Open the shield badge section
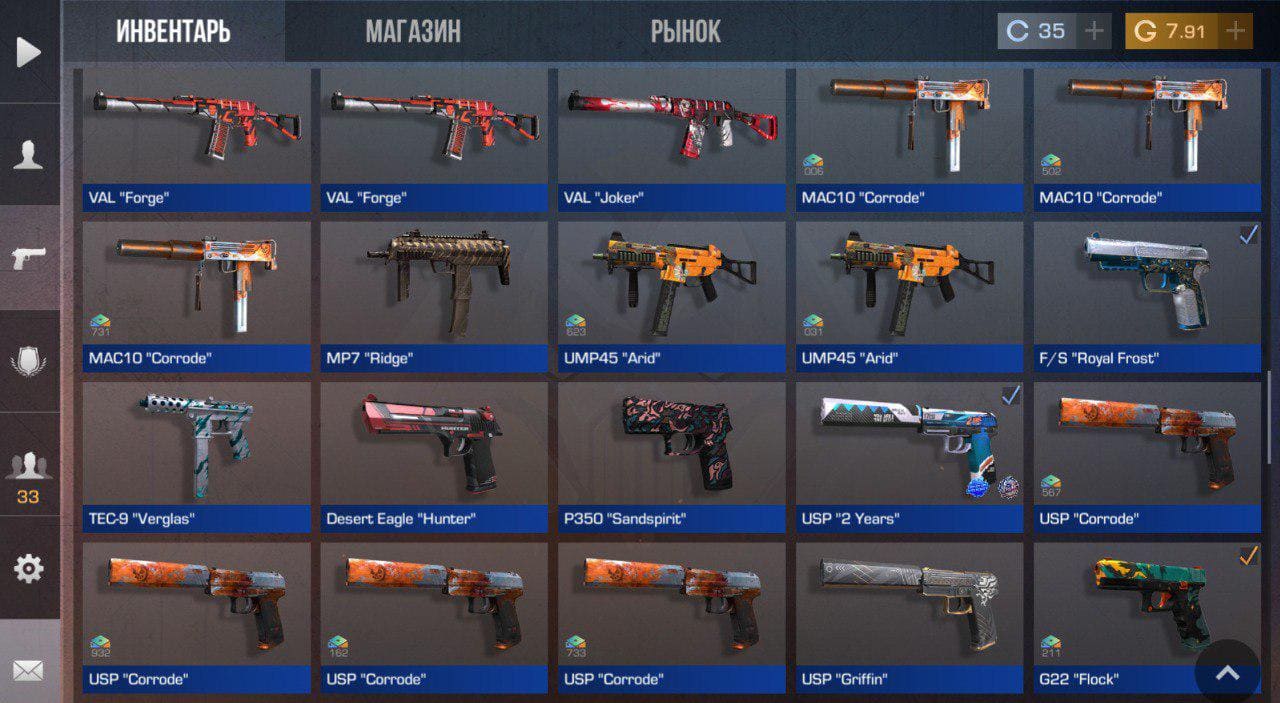Viewport: 1280px width, 703px height. point(29,361)
